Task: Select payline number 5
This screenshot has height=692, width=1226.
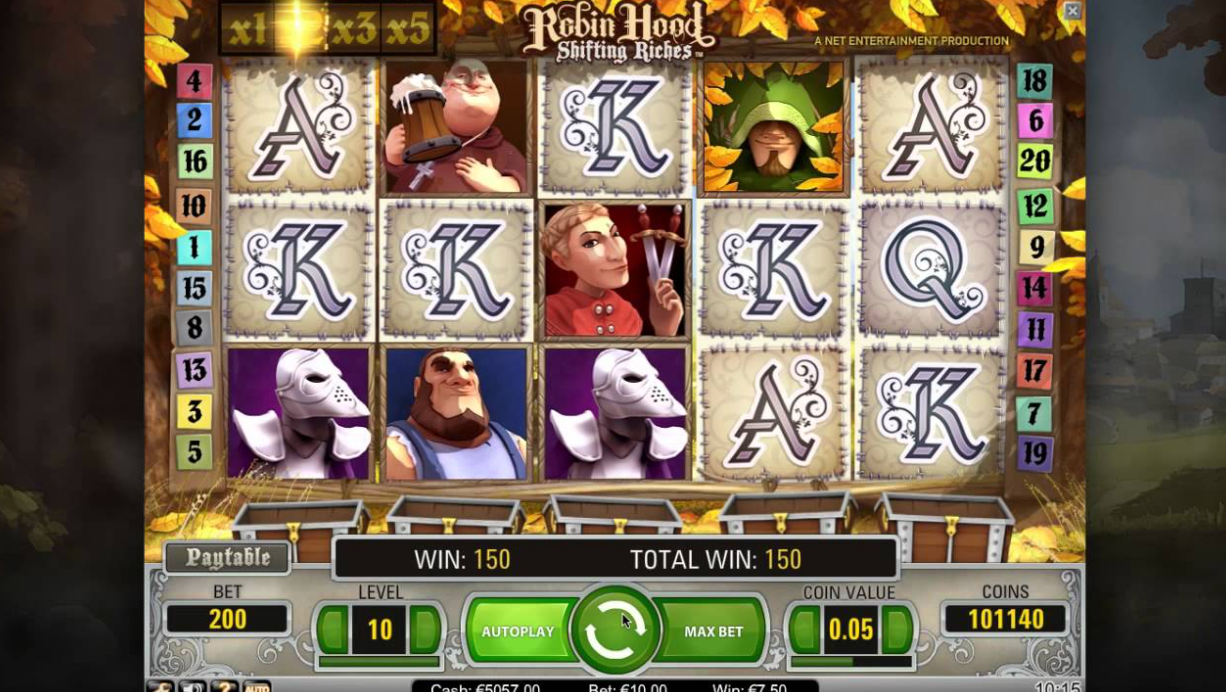Action: click(194, 452)
